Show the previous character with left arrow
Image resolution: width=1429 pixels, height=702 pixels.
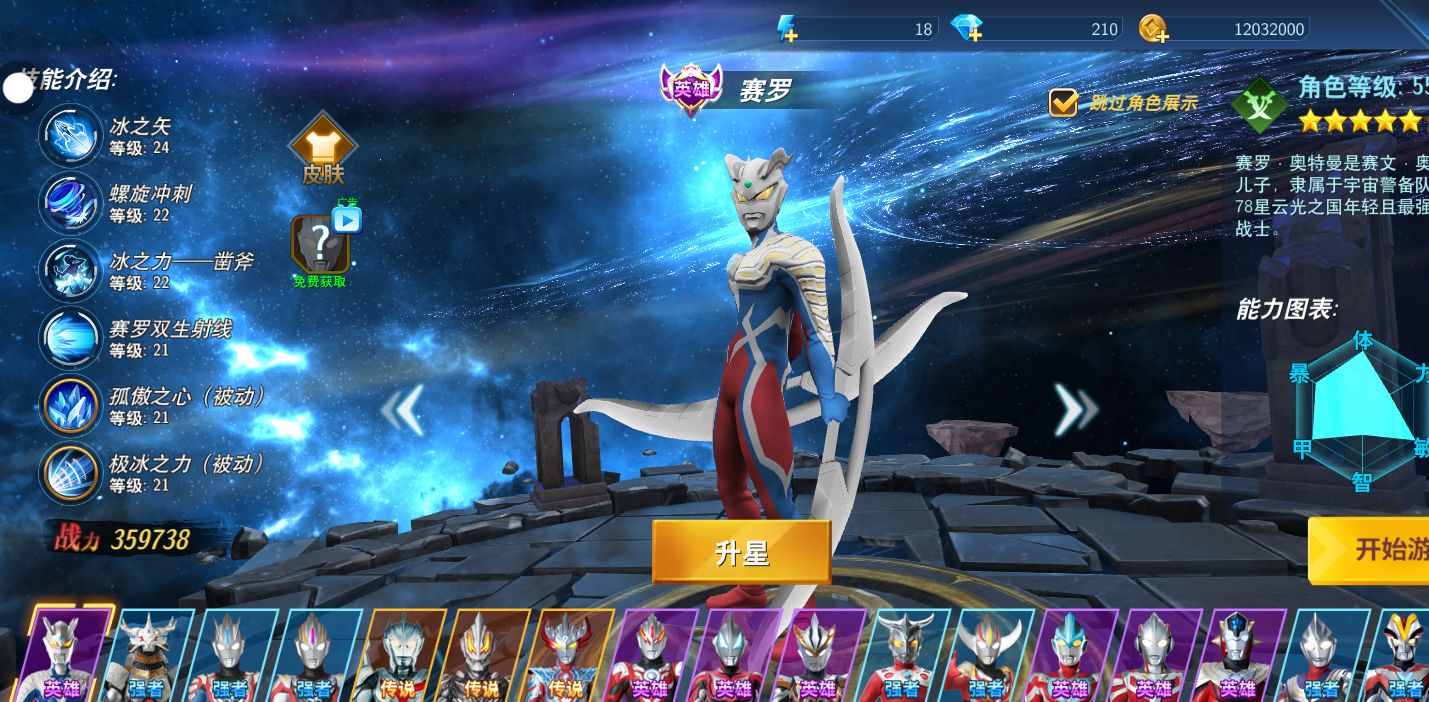[402, 409]
